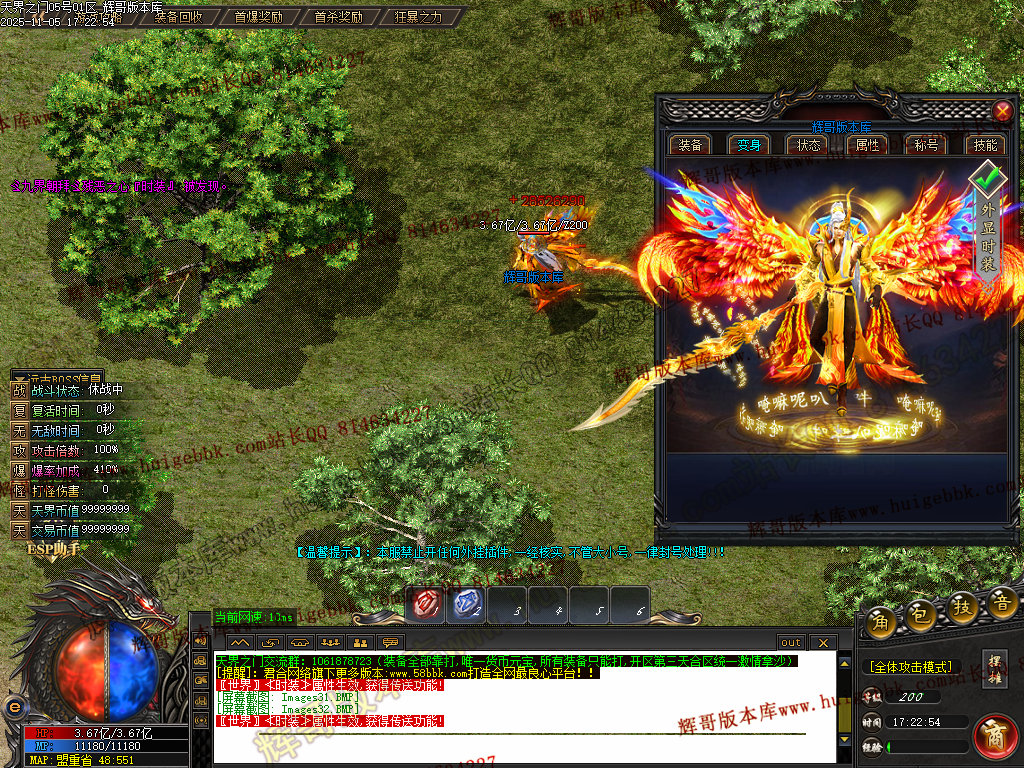This screenshot has height=768, width=1024.
Task: Show the 属性 attributes tab
Action: (x=867, y=144)
